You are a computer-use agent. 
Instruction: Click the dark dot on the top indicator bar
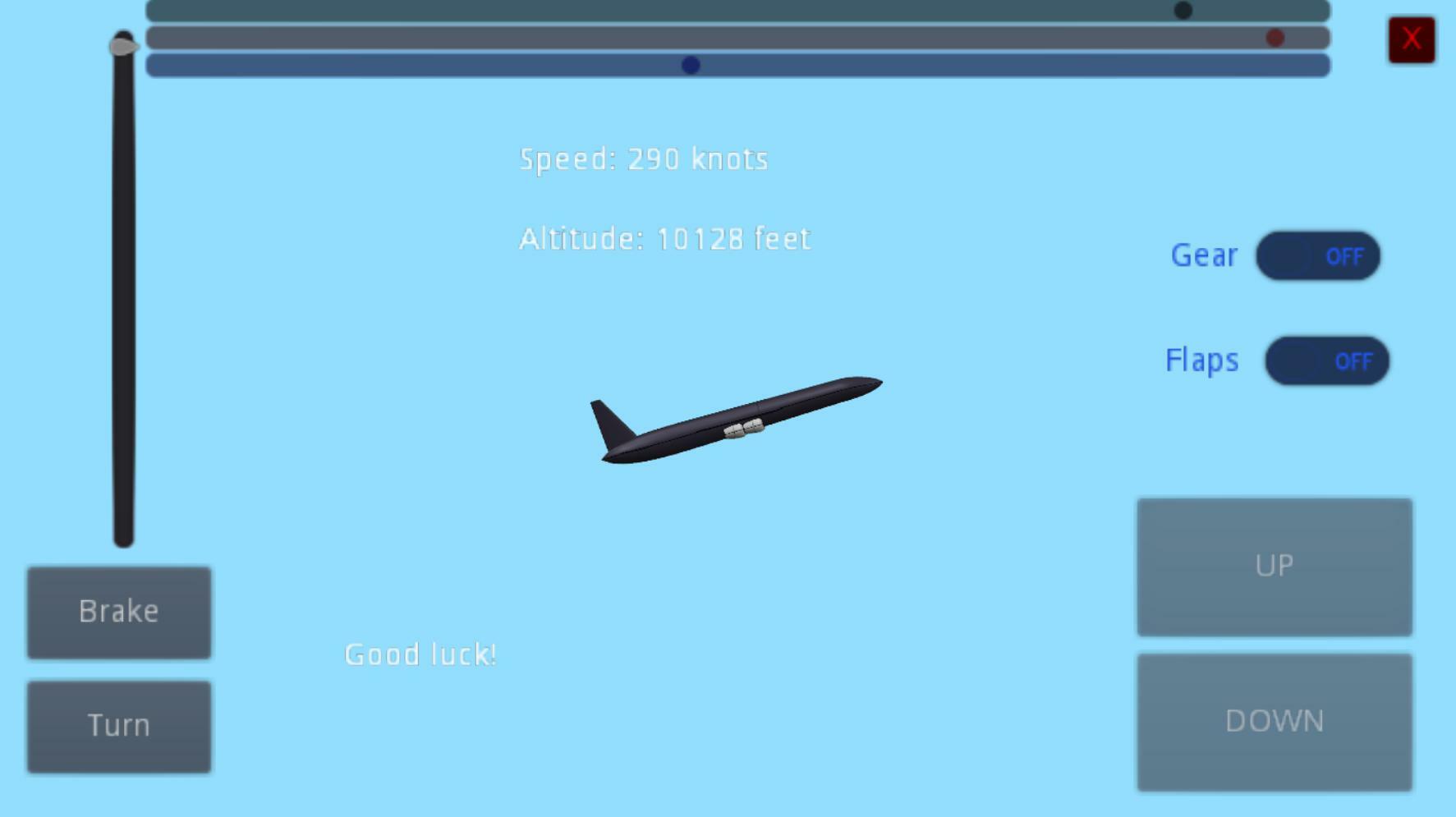(1183, 10)
